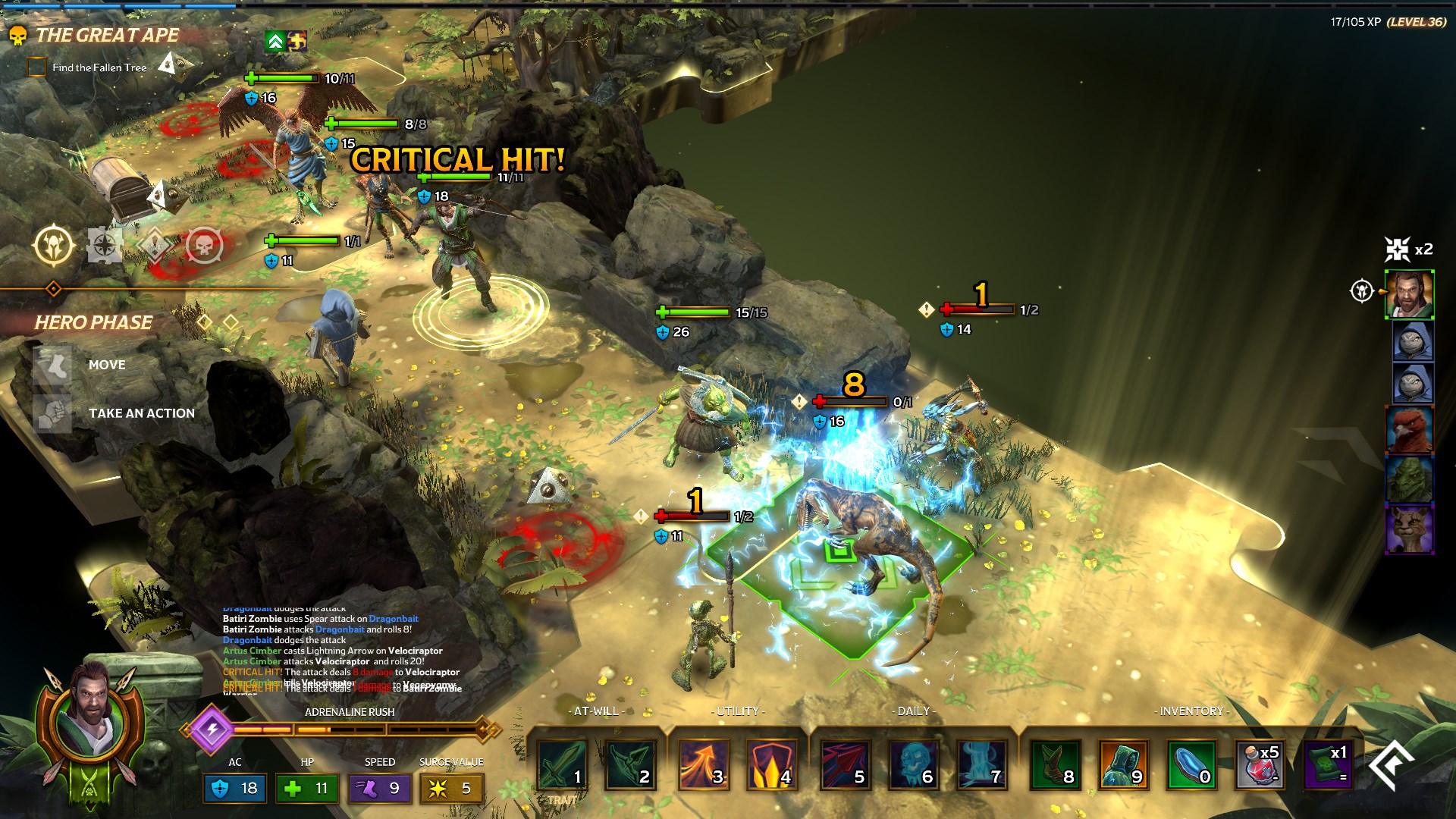Image resolution: width=1456 pixels, height=819 pixels.
Task: Select the Move option
Action: [105, 365]
